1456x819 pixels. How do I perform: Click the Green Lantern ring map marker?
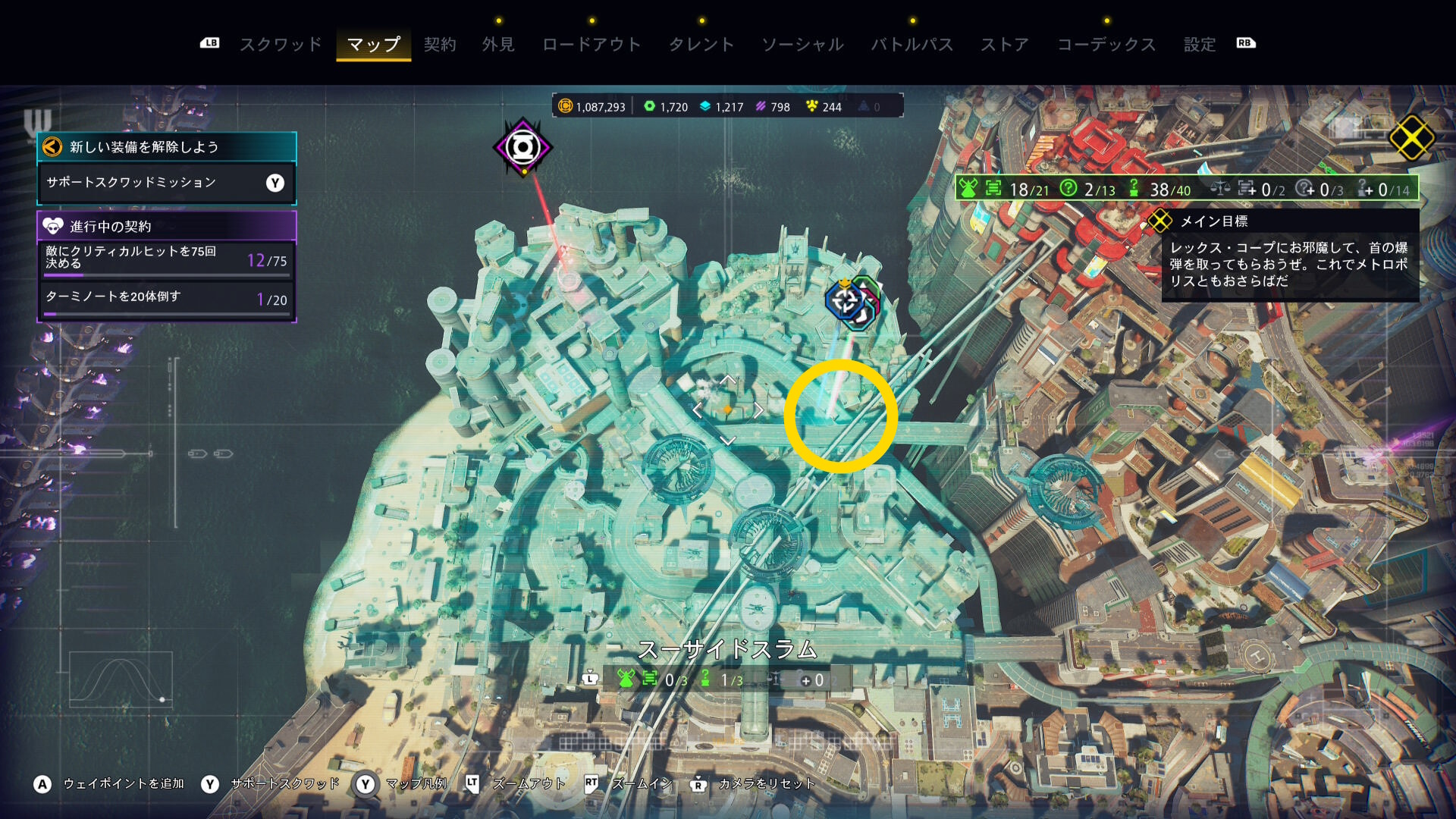pyautogui.click(x=523, y=147)
